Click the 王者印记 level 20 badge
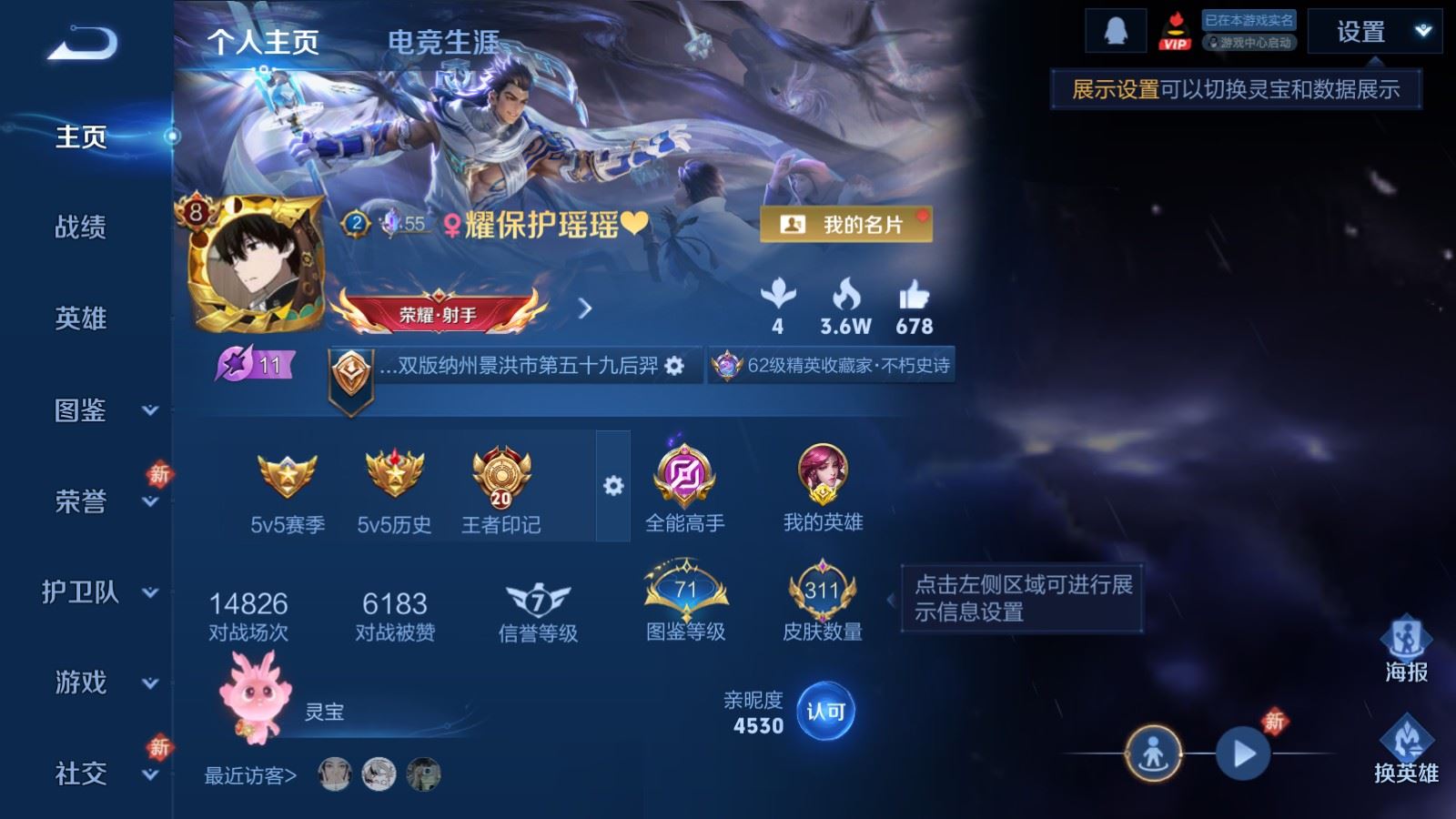 point(500,477)
